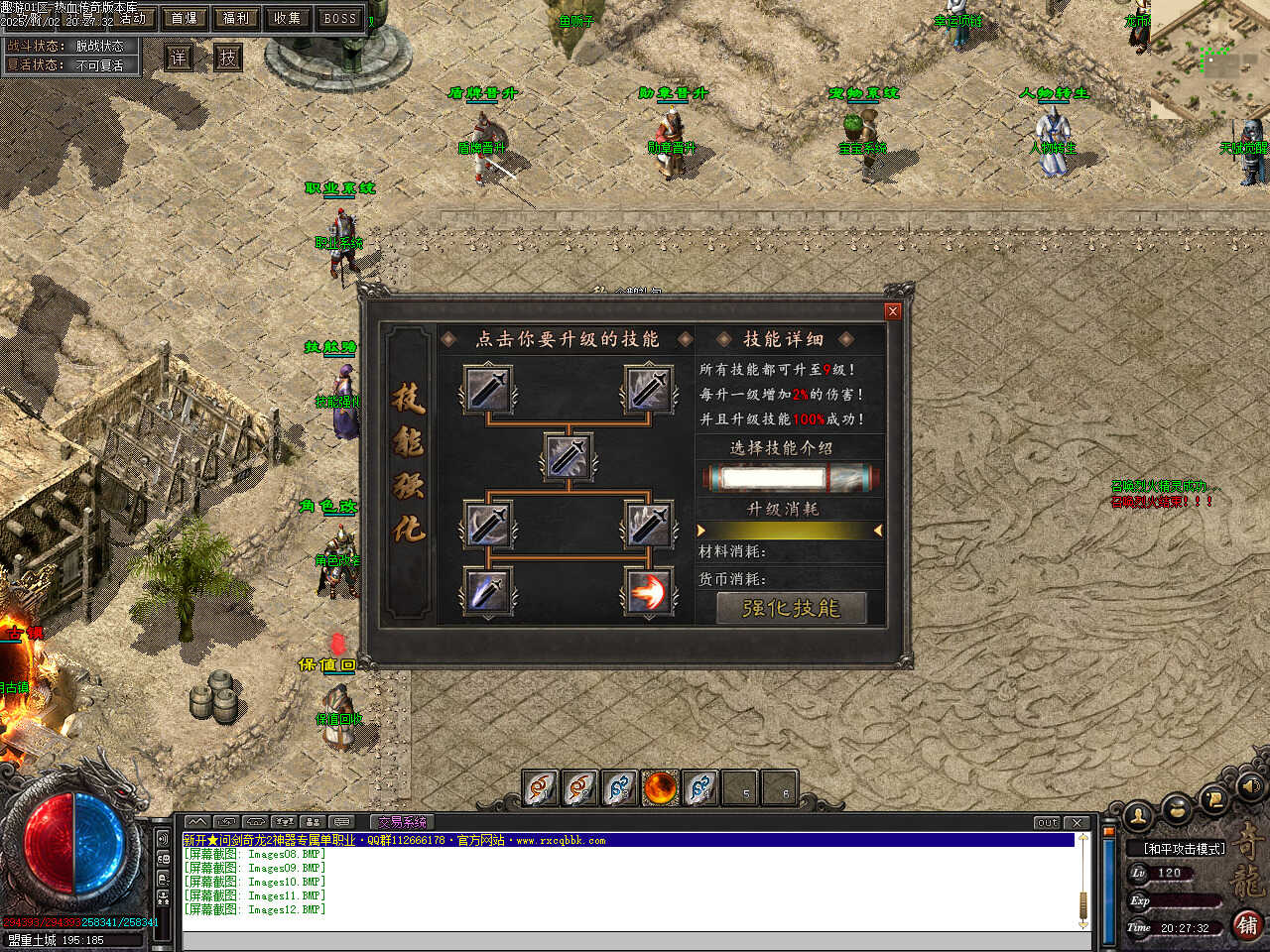Open the bag inventory icon
The width and height of the screenshot is (1270, 952).
pyautogui.click(x=1177, y=807)
